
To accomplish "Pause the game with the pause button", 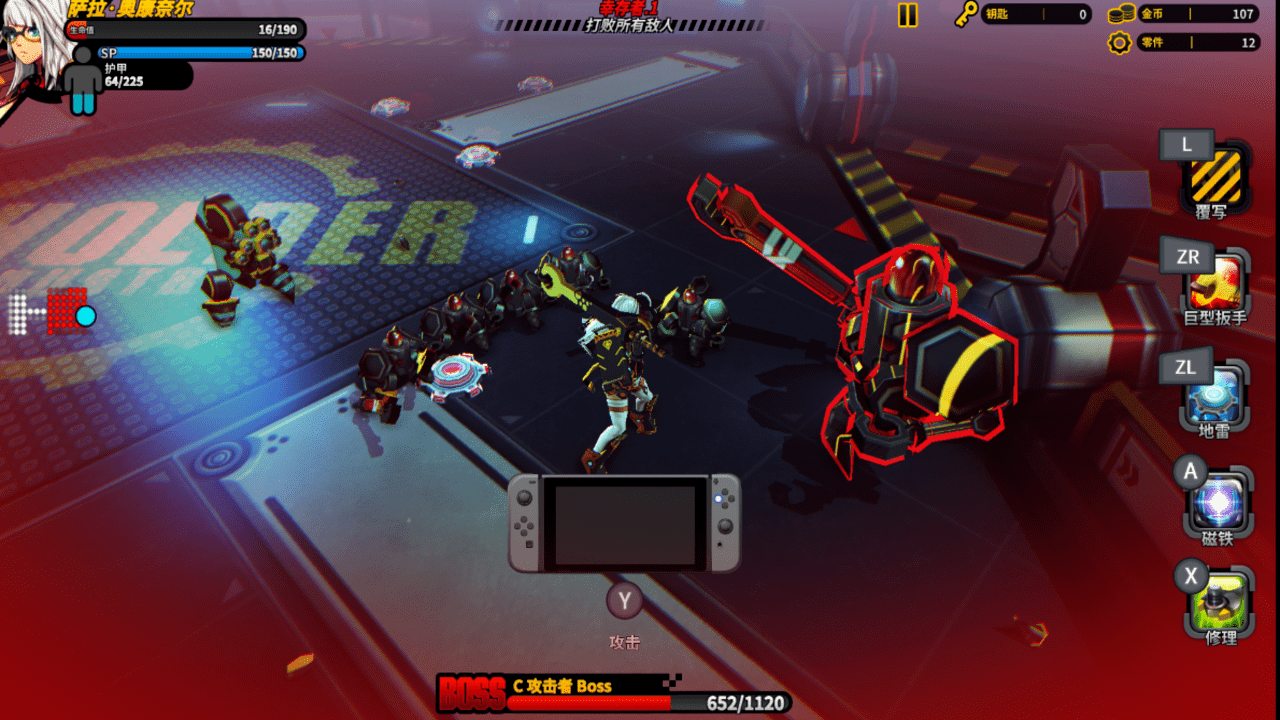I will click(x=907, y=15).
